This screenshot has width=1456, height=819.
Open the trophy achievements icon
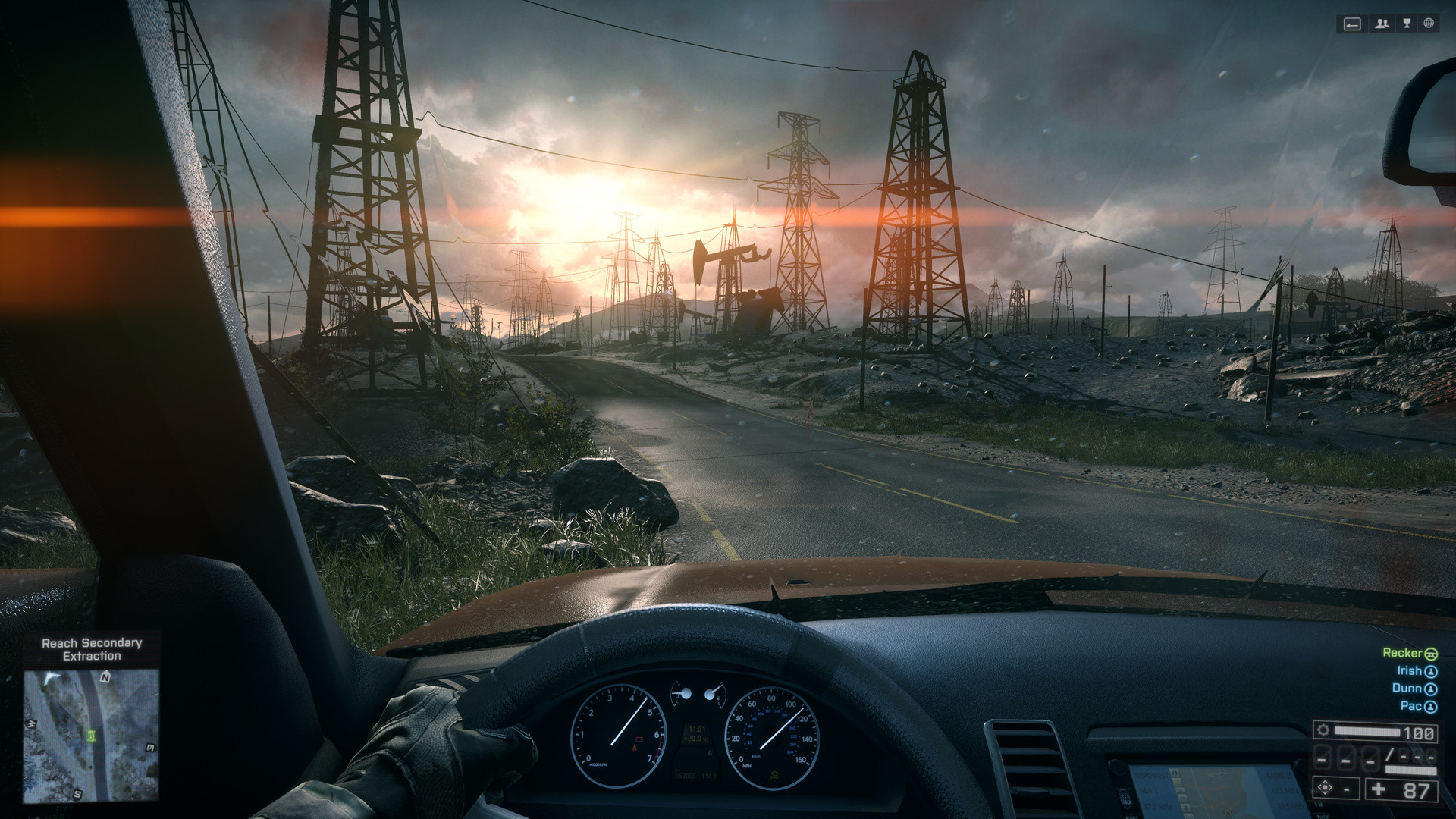pyautogui.click(x=1407, y=24)
